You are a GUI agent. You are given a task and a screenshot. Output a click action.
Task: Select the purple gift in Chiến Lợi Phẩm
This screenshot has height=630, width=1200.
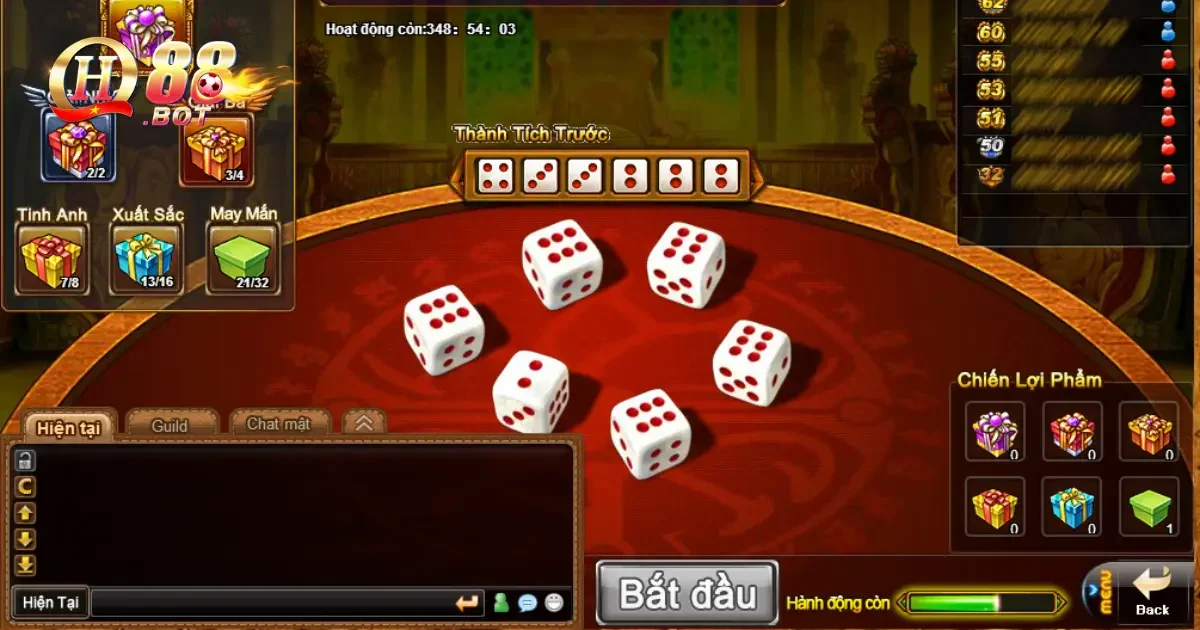tap(995, 432)
